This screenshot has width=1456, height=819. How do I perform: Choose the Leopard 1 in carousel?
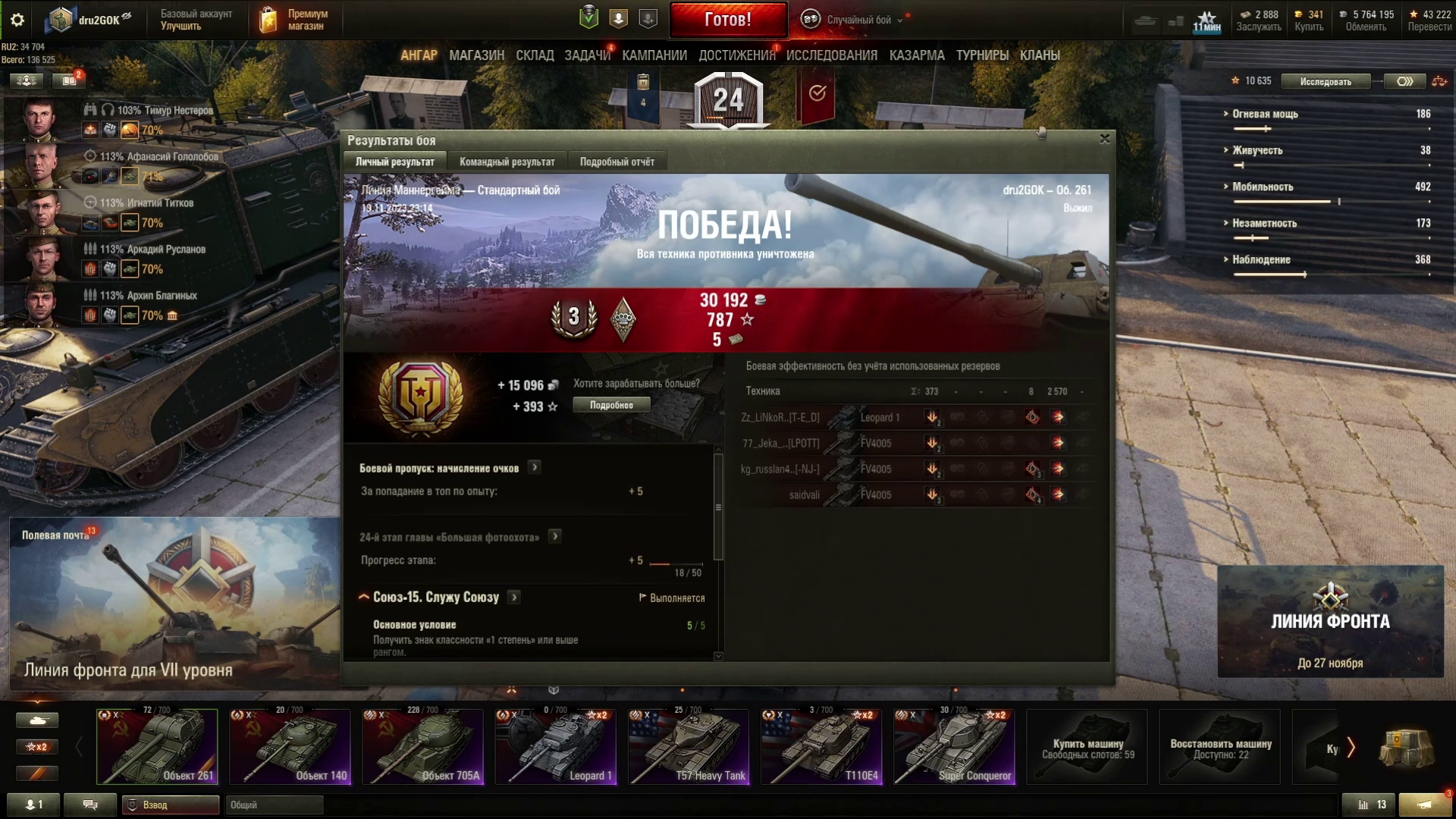click(555, 747)
